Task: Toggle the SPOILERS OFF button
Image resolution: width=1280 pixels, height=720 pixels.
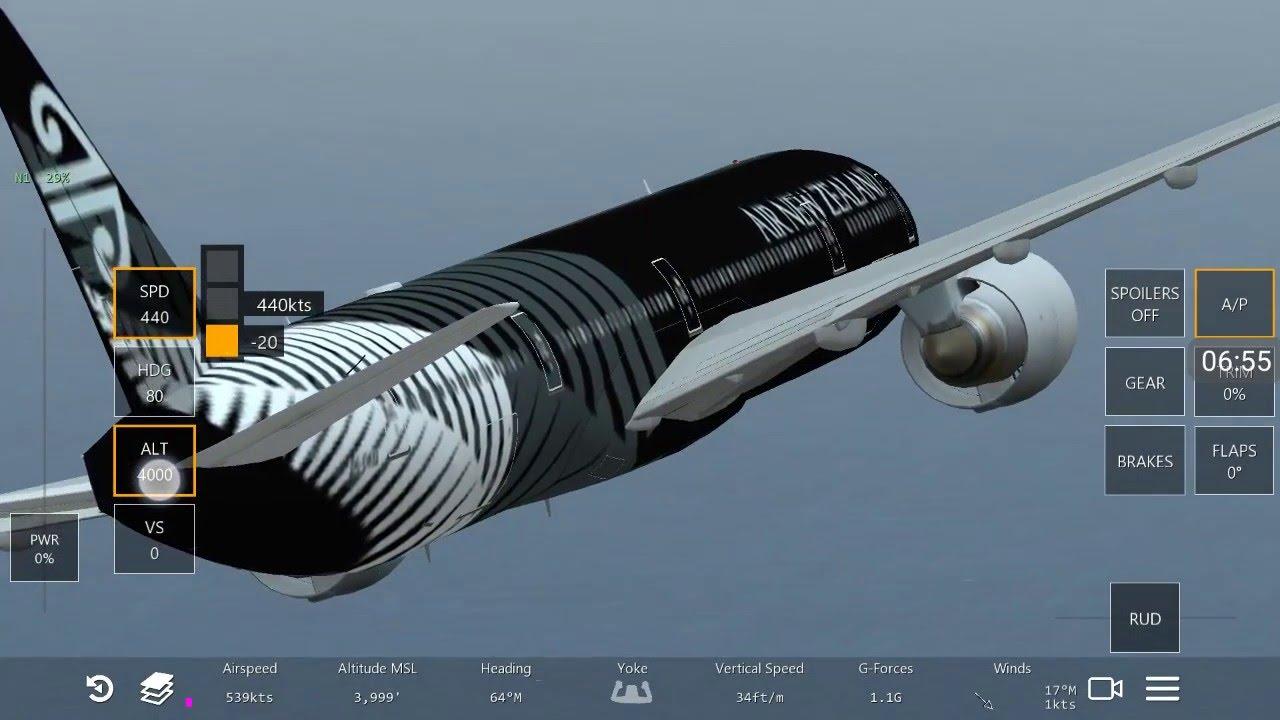Action: pyautogui.click(x=1144, y=303)
